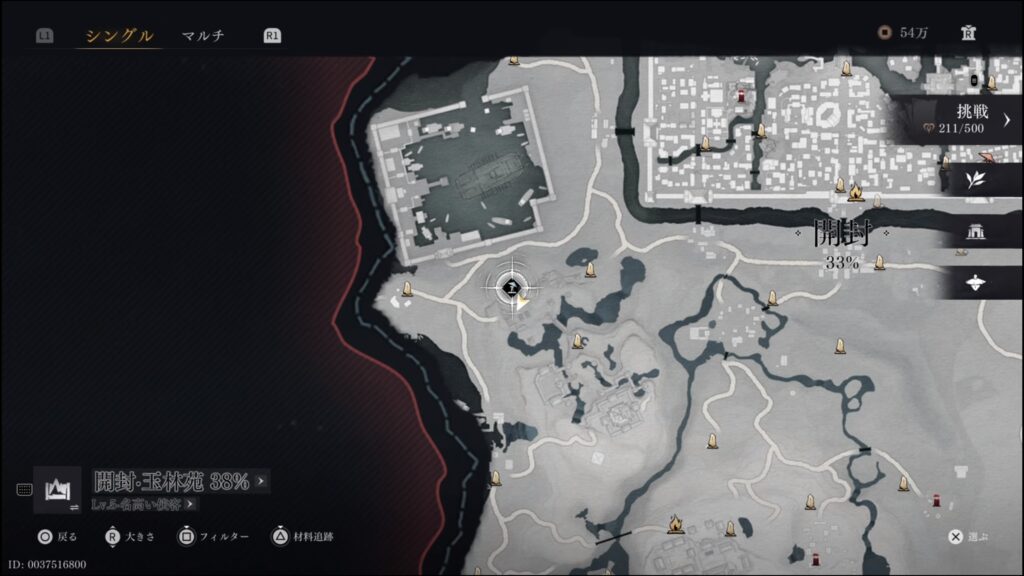Switch to the マルチ tab
1024x576 pixels.
(203, 36)
